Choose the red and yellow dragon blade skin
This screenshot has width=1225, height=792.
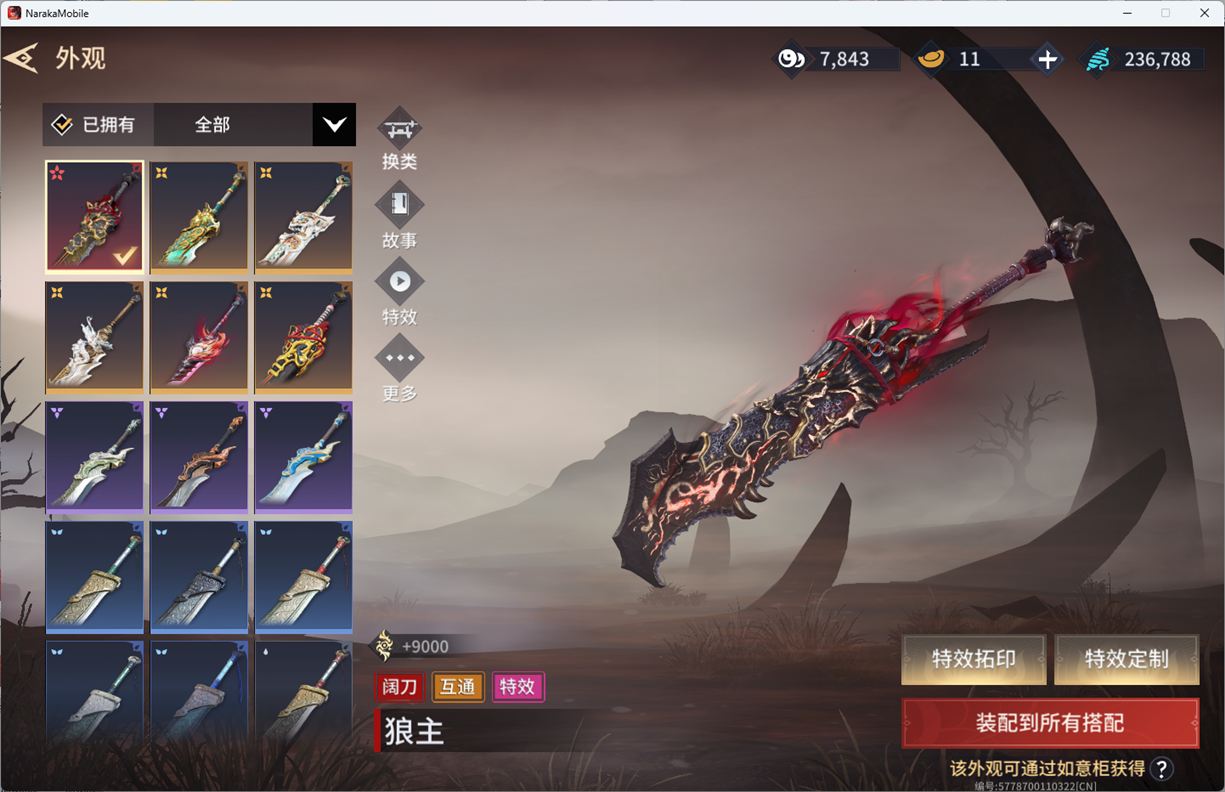click(x=303, y=337)
